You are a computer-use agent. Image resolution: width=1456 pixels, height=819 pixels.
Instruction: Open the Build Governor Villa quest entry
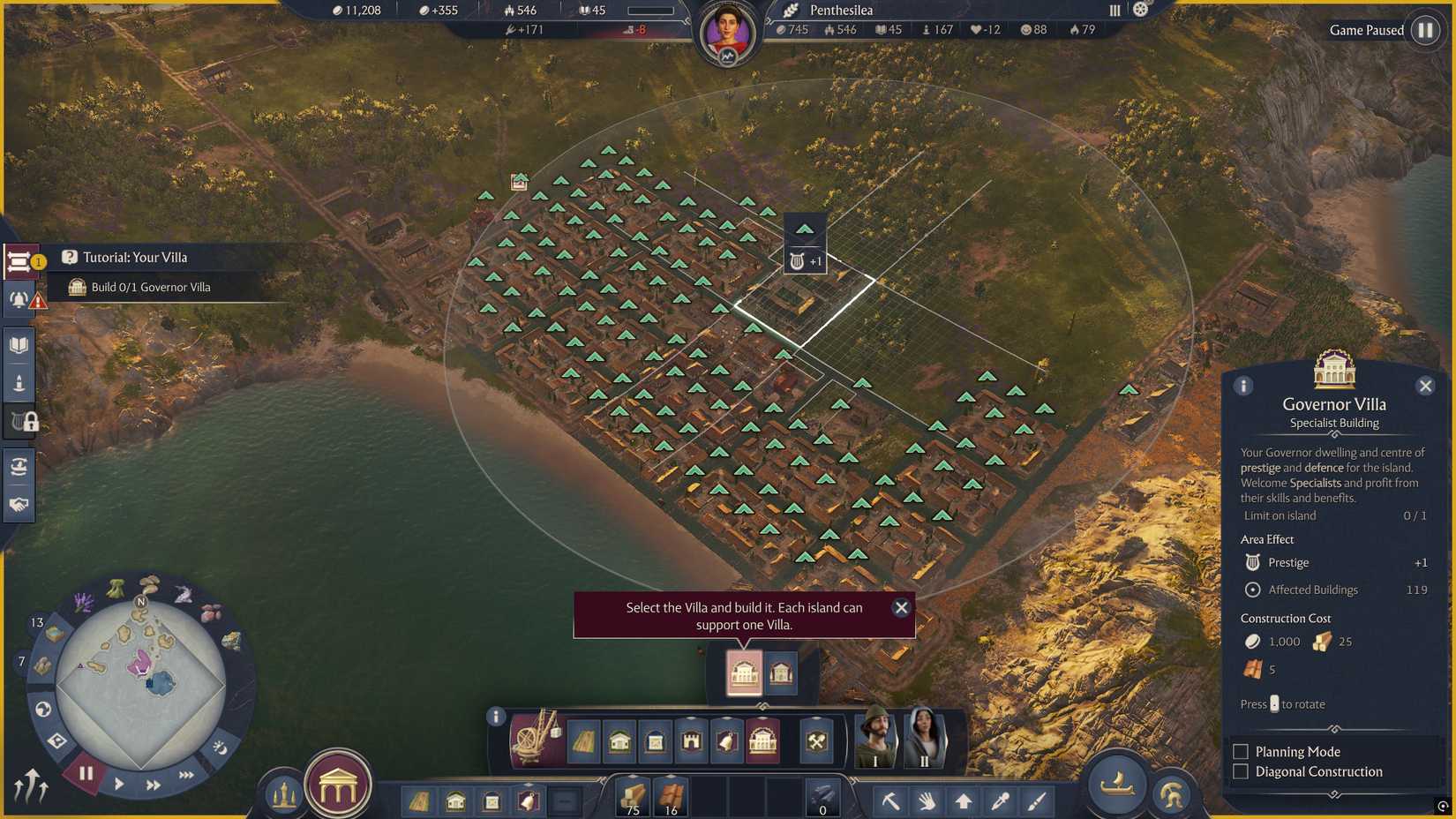(x=148, y=287)
